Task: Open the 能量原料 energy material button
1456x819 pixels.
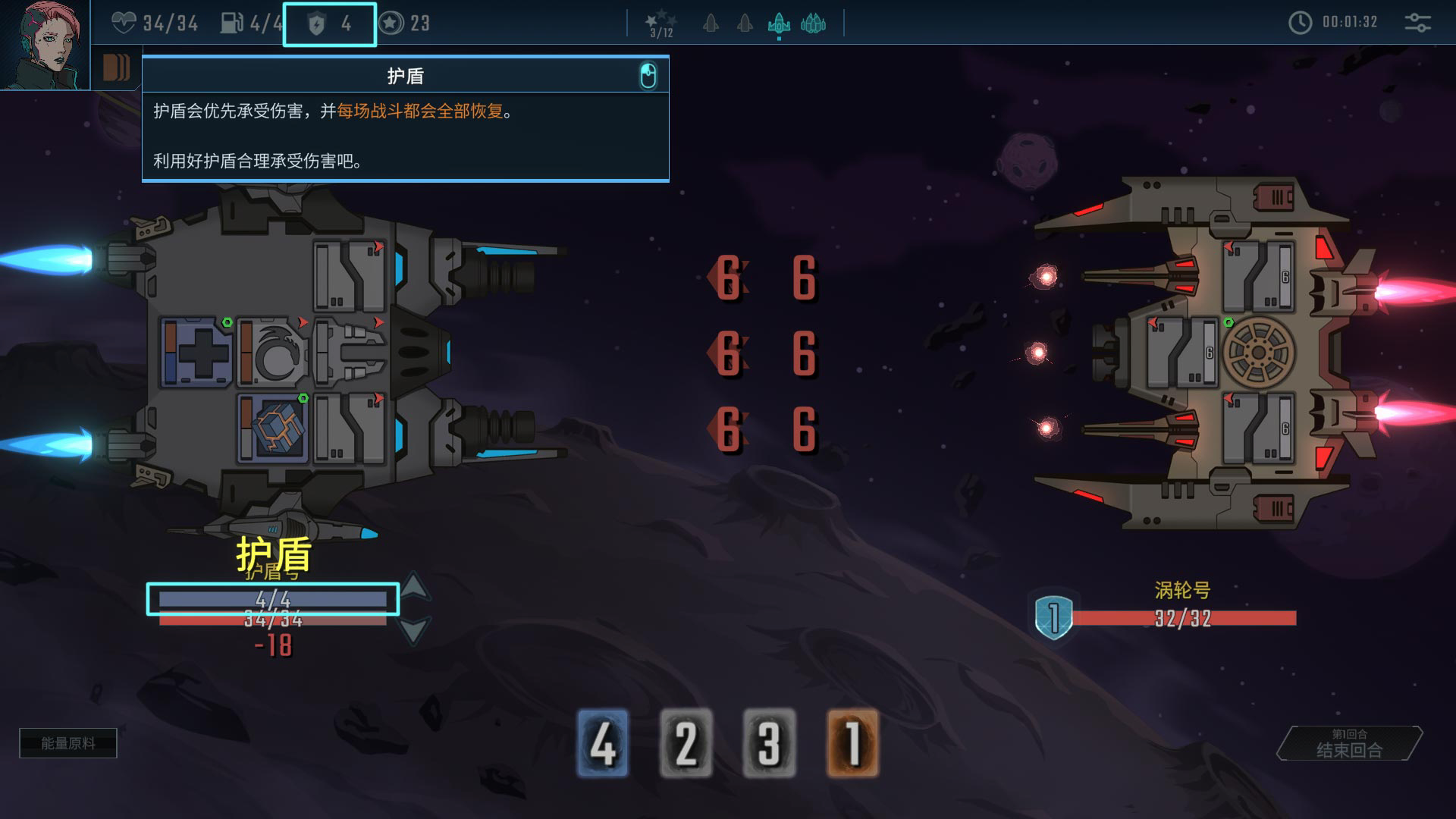Action: (x=68, y=743)
